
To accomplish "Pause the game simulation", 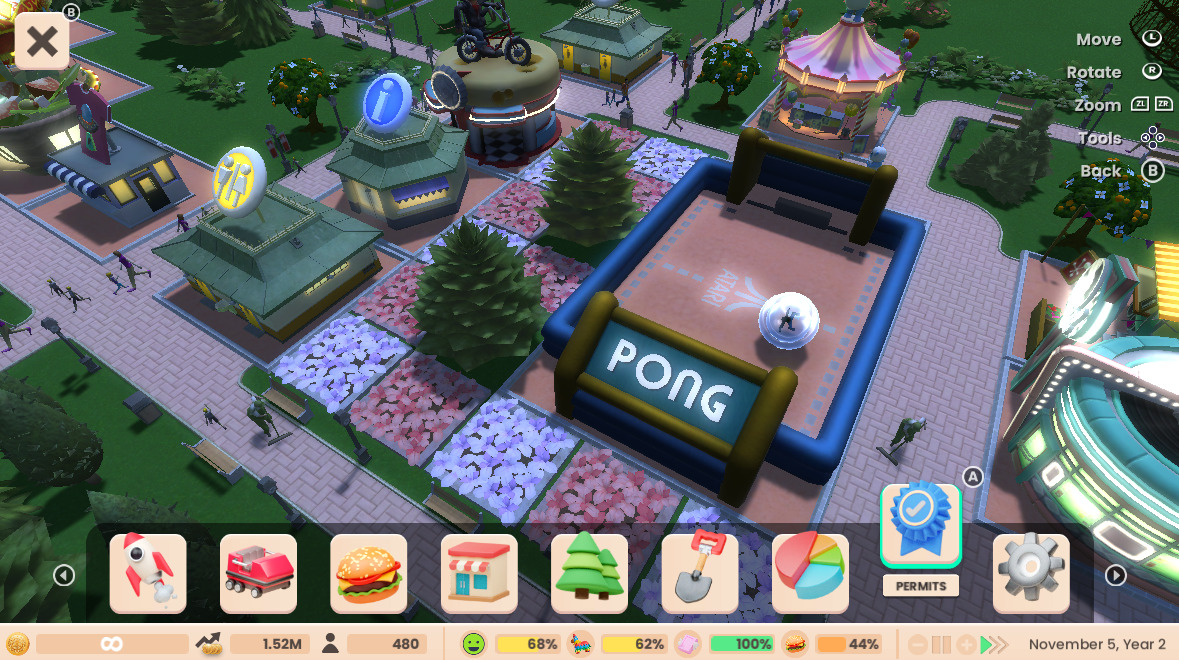I will [942, 645].
